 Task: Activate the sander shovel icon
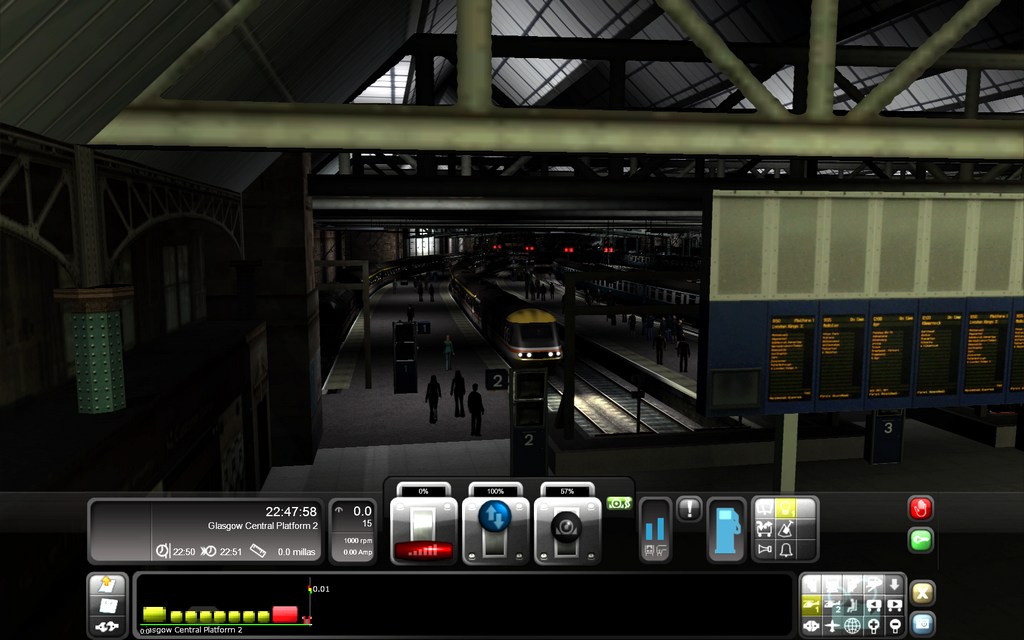coord(785,530)
